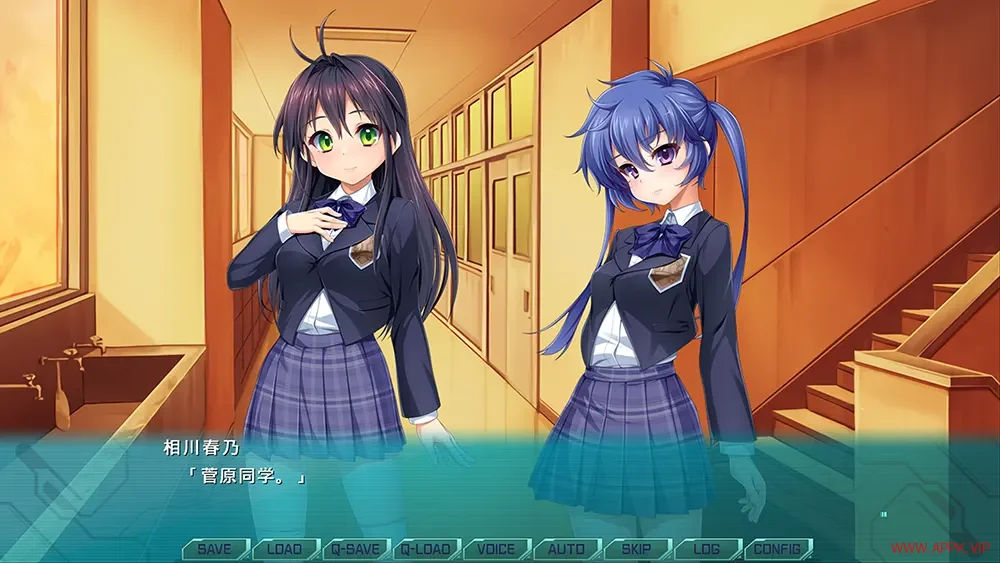This screenshot has width=1000, height=563.
Task: Quick load with Q-LOAD
Action: tap(426, 549)
